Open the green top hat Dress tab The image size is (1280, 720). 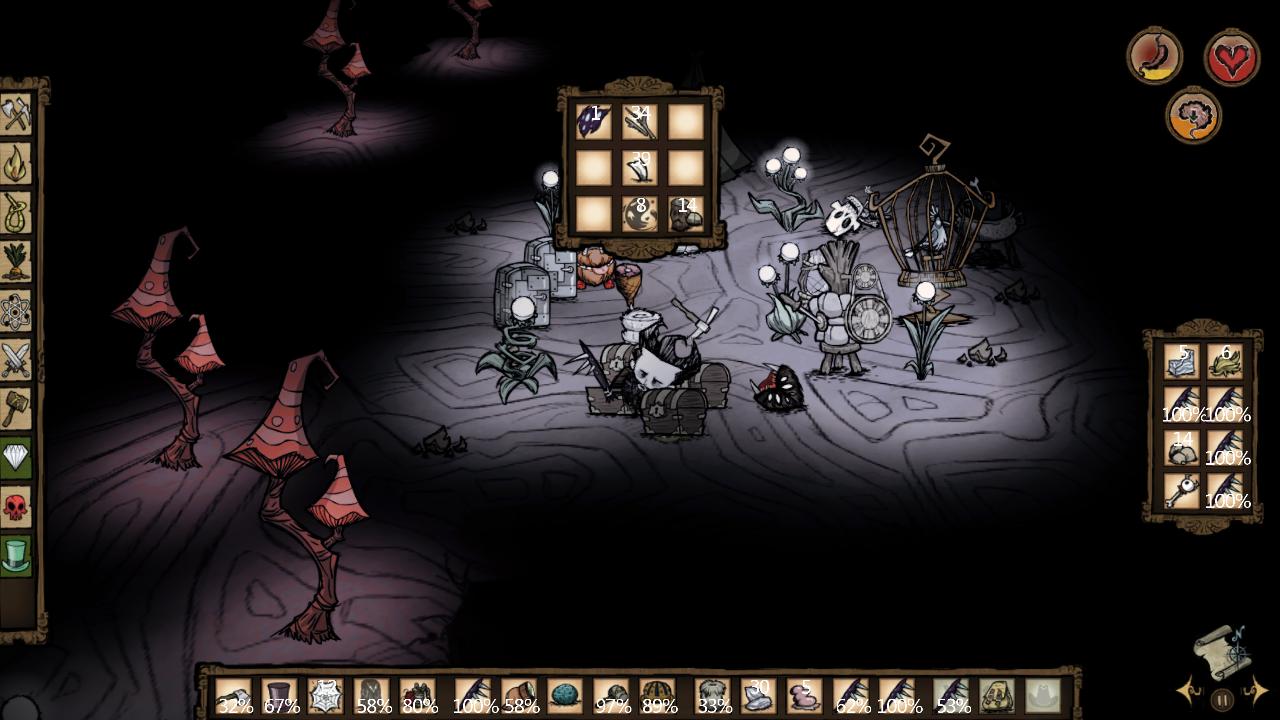point(17,556)
